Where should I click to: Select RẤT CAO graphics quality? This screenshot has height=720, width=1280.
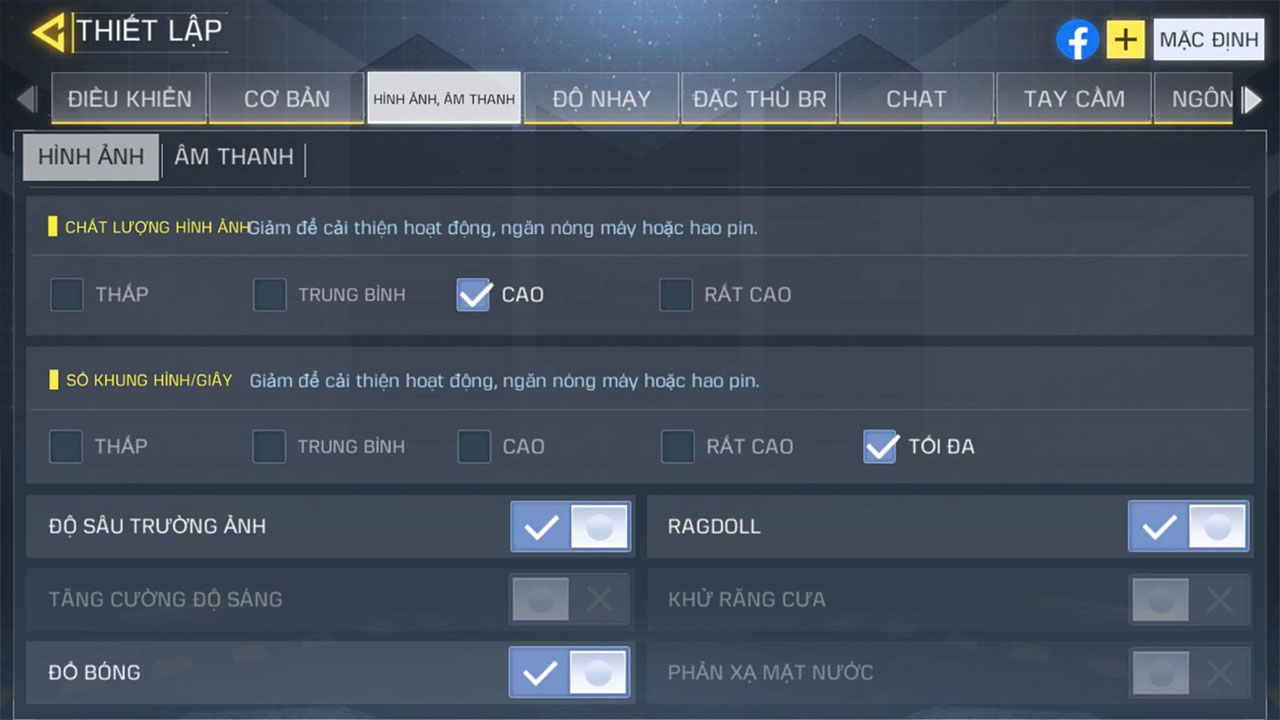tap(677, 294)
